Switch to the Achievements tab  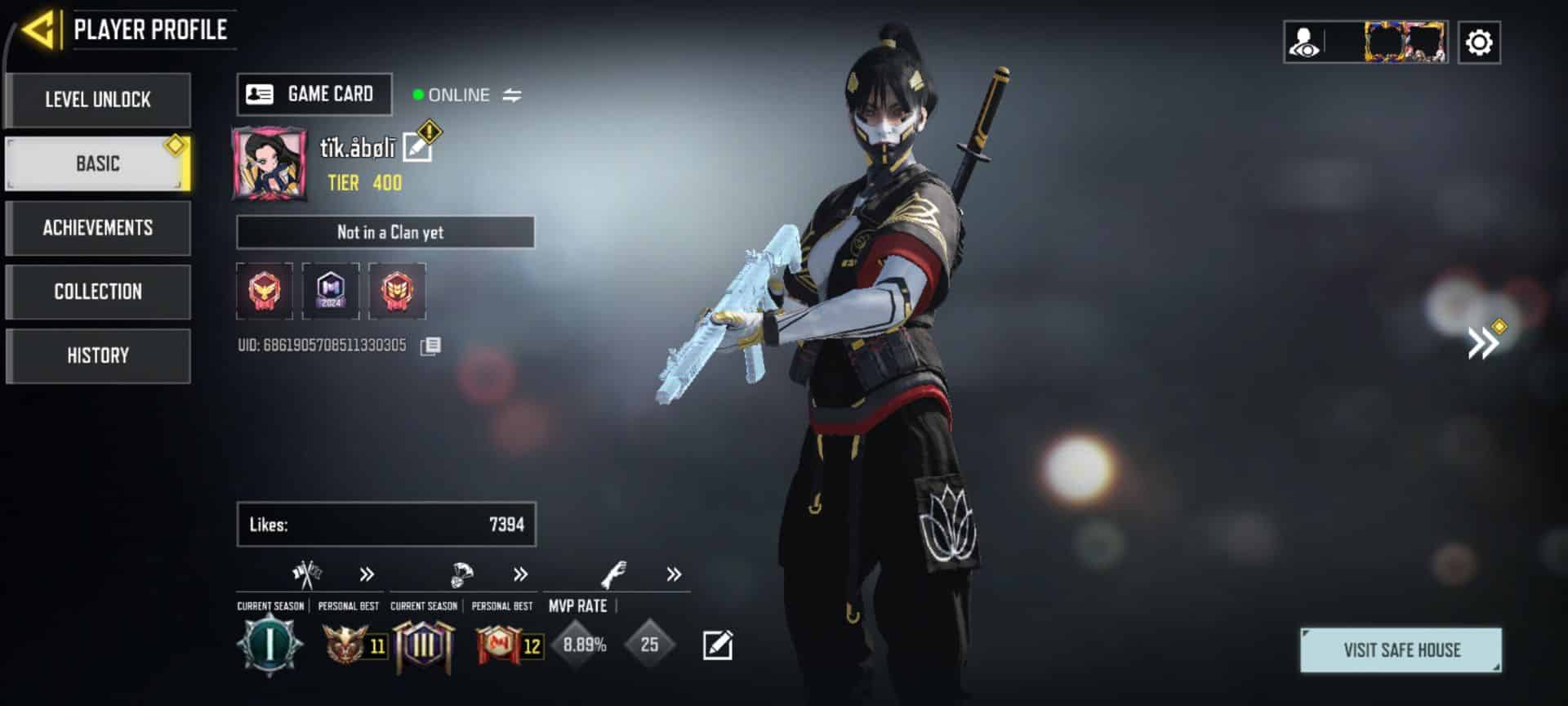(x=98, y=228)
